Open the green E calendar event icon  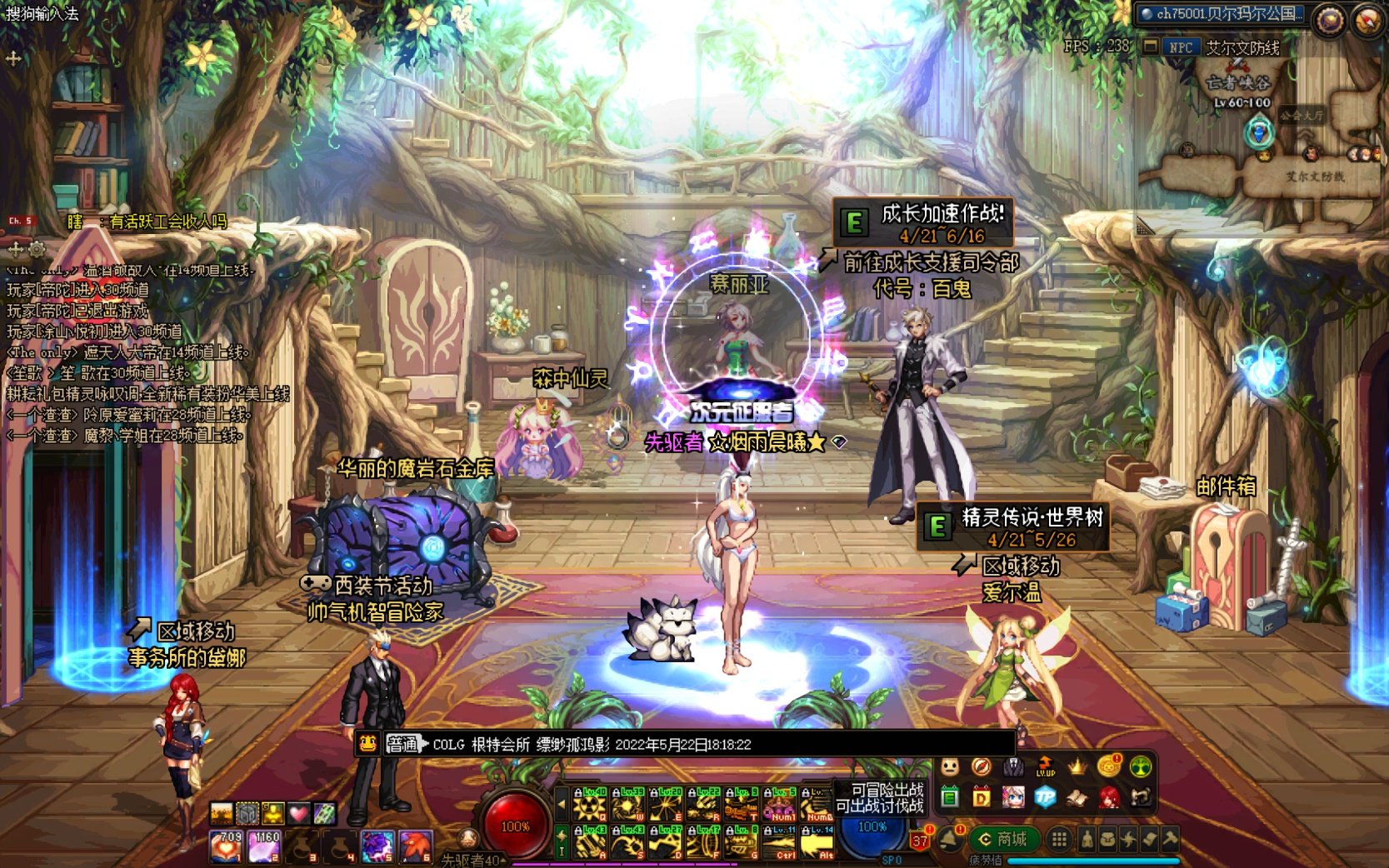pos(950,797)
